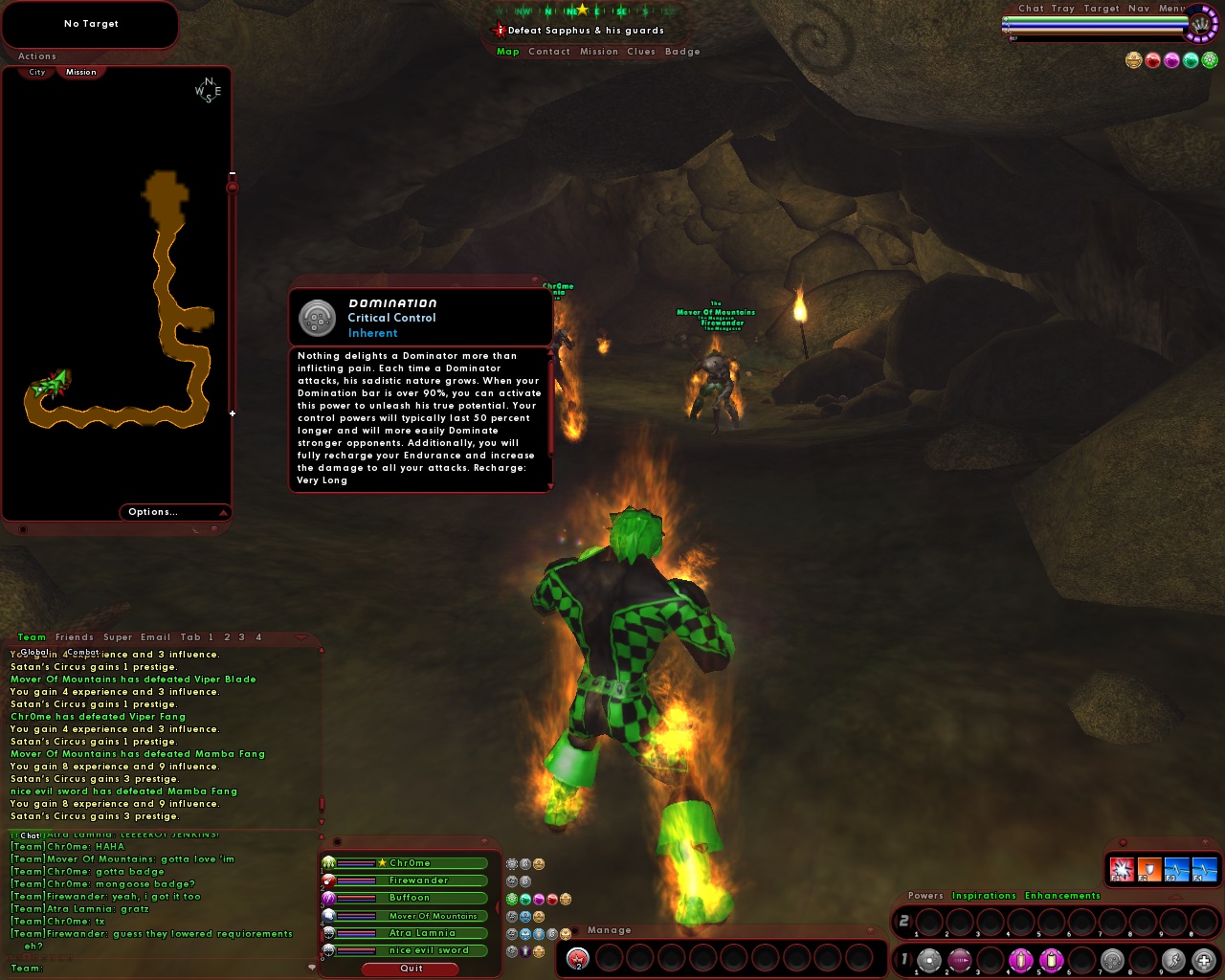The height and width of the screenshot is (980, 1225).
Task: Toggle the Badge window open
Action: tap(683, 52)
